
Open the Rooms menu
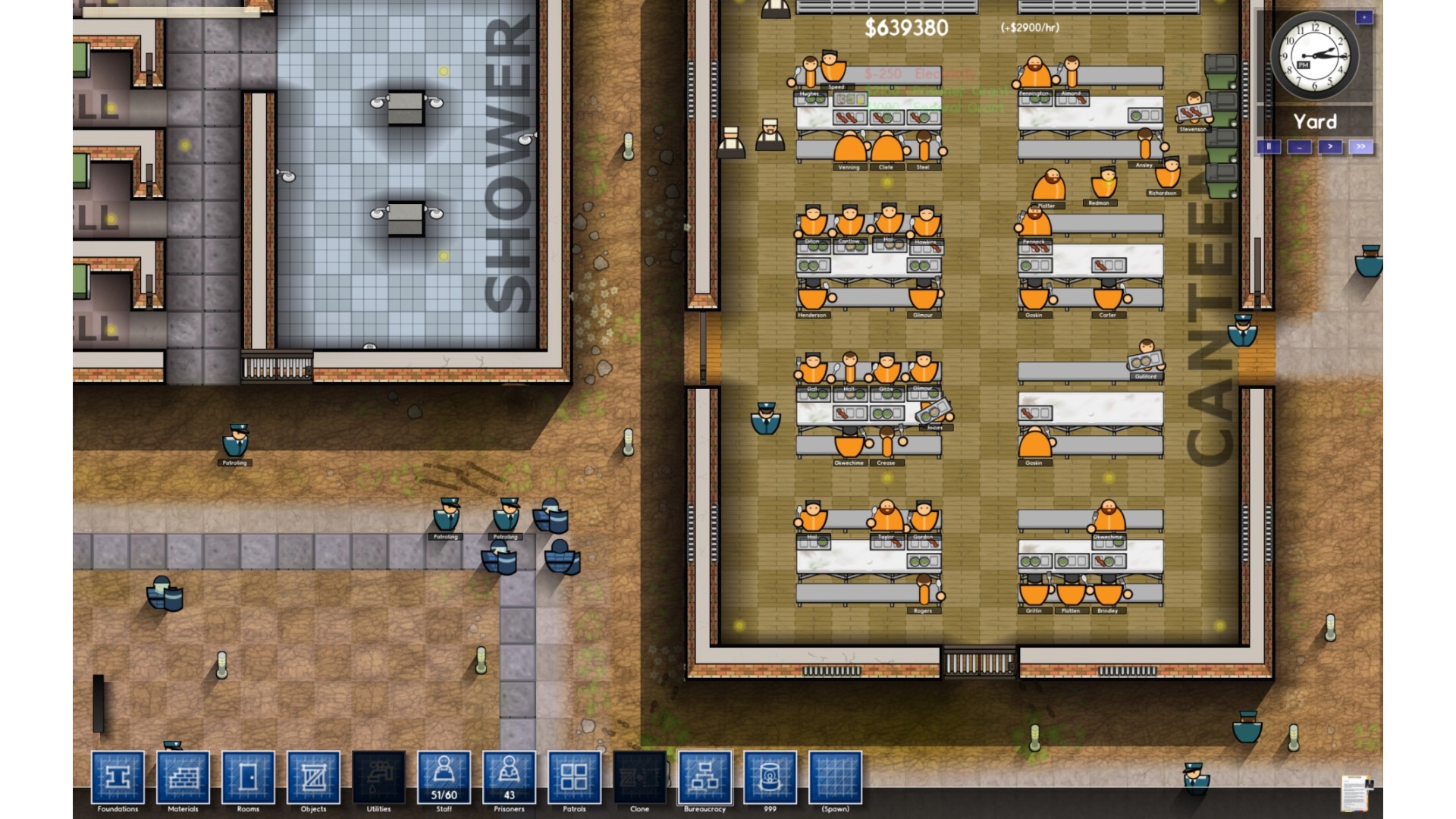248,777
